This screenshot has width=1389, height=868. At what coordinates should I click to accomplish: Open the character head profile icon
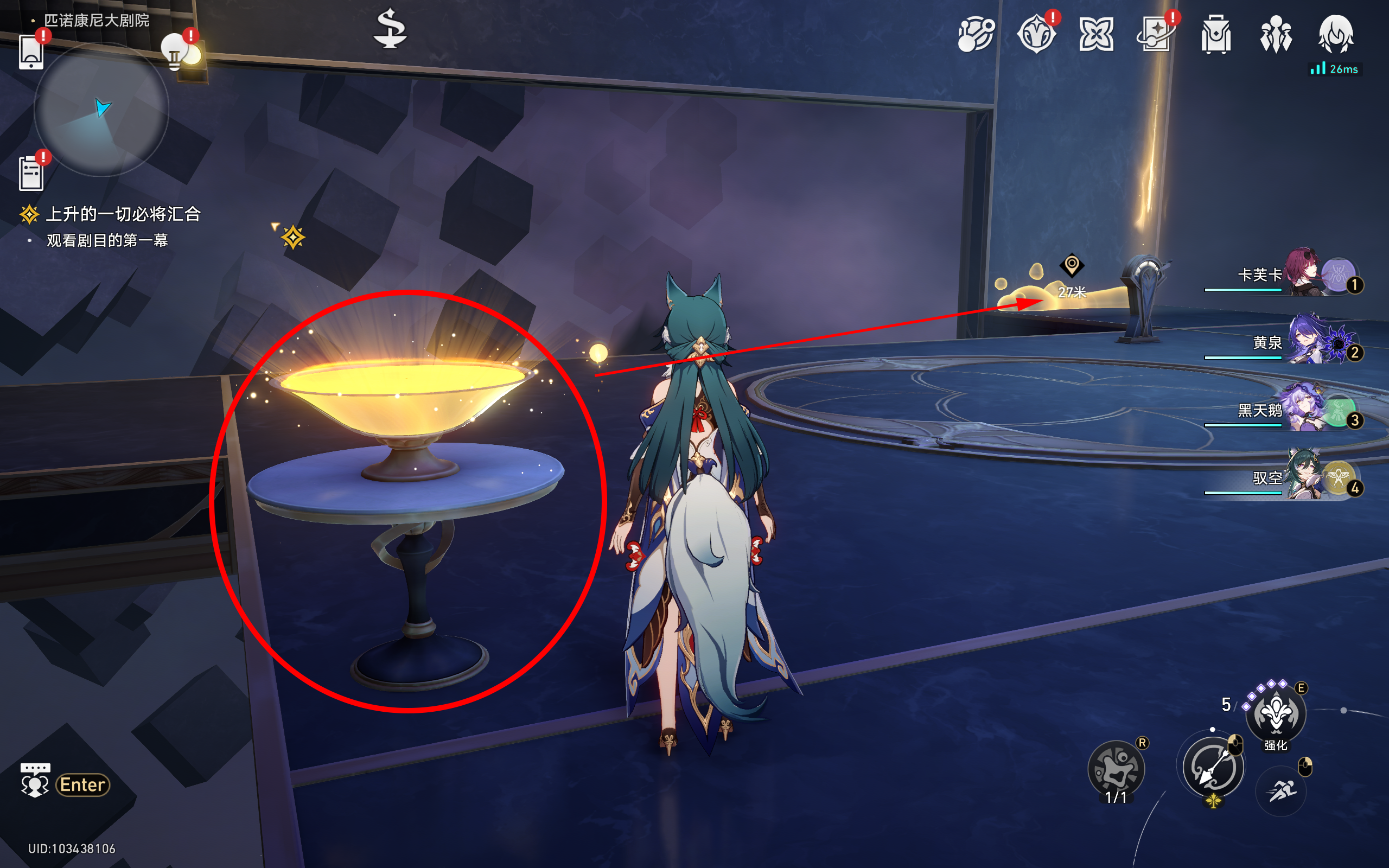(x=1336, y=34)
